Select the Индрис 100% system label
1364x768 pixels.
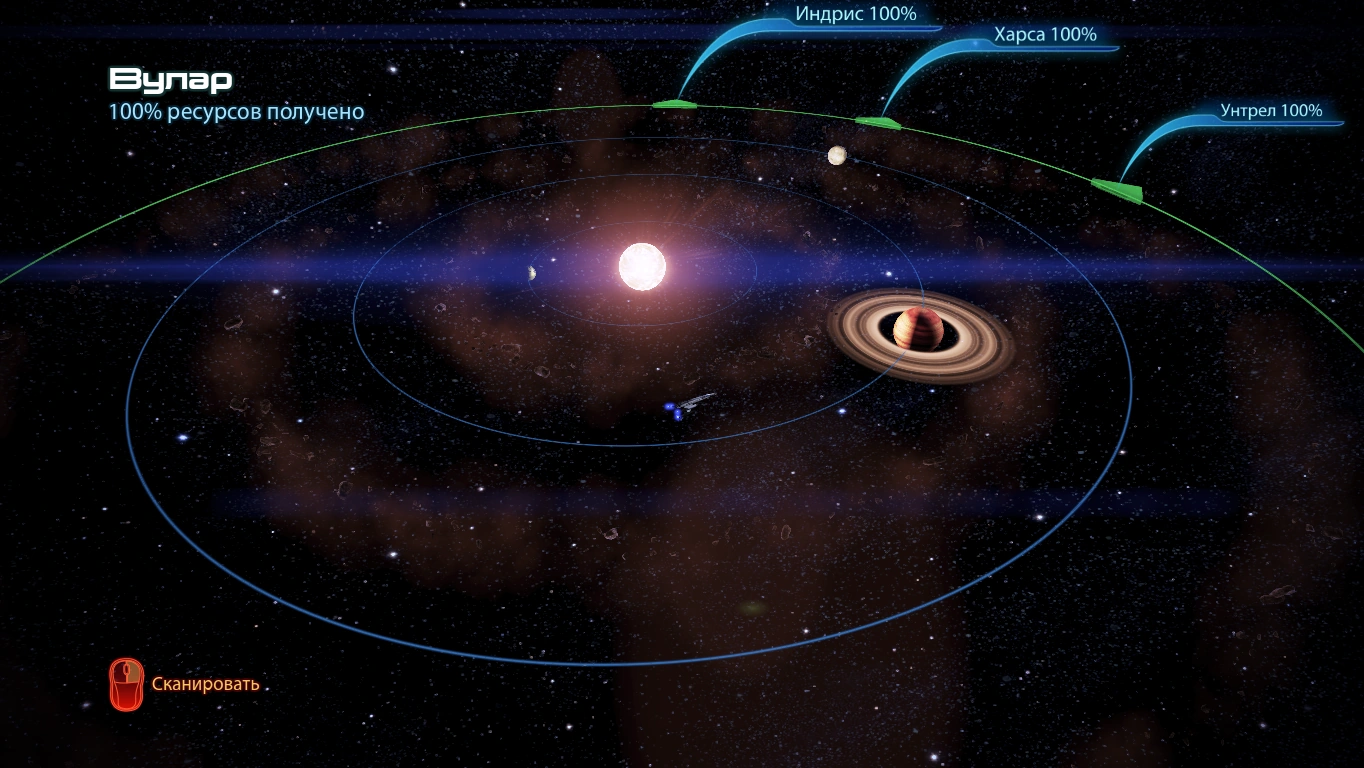click(855, 15)
